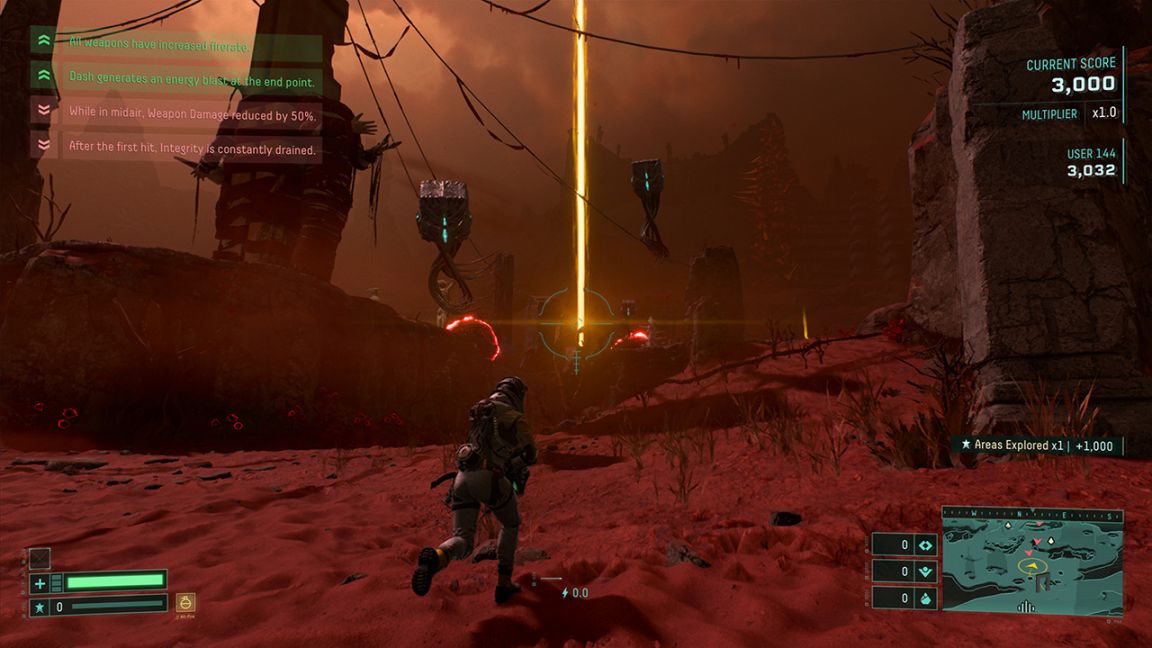Click the 'Integrity is constantly drained' modifier
This screenshot has width=1152, height=648.
click(x=192, y=148)
